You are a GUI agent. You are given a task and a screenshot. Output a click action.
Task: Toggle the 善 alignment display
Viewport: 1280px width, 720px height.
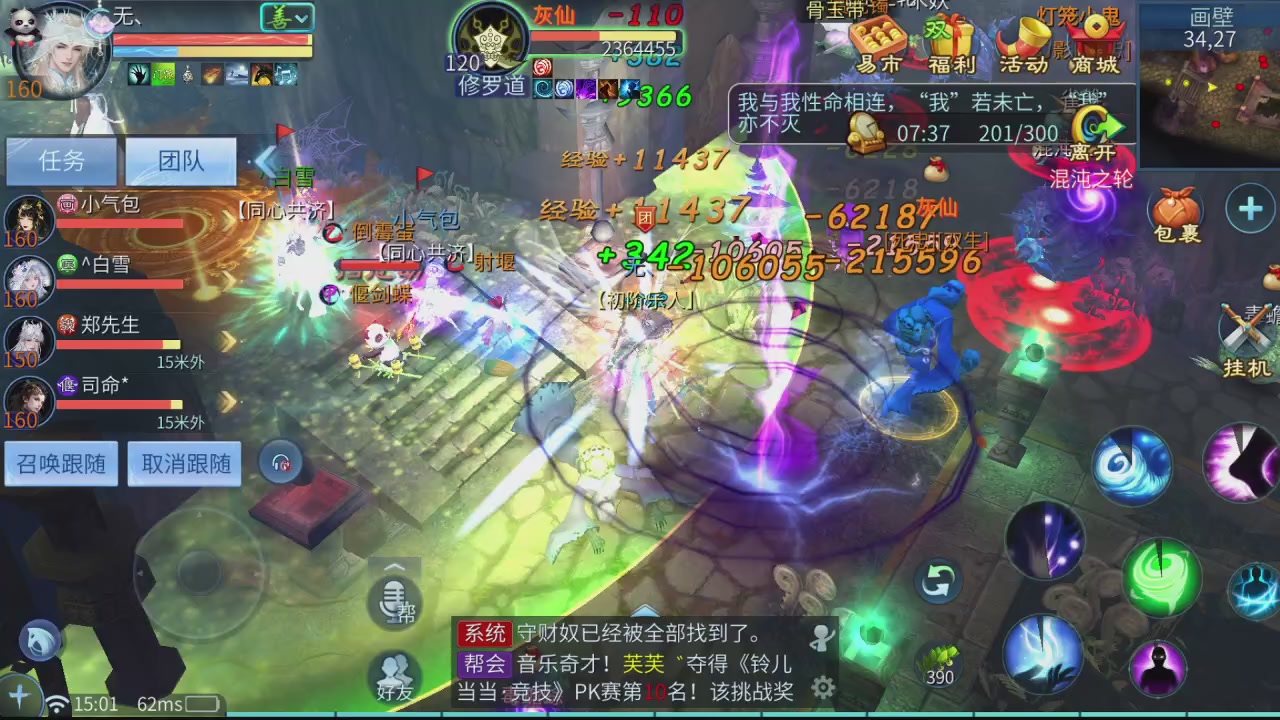coord(280,17)
